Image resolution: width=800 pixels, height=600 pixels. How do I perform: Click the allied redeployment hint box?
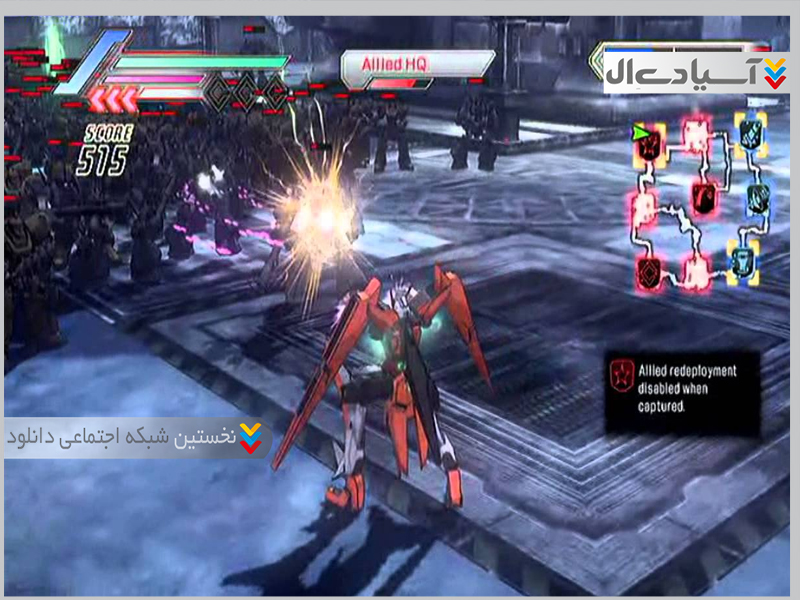681,390
